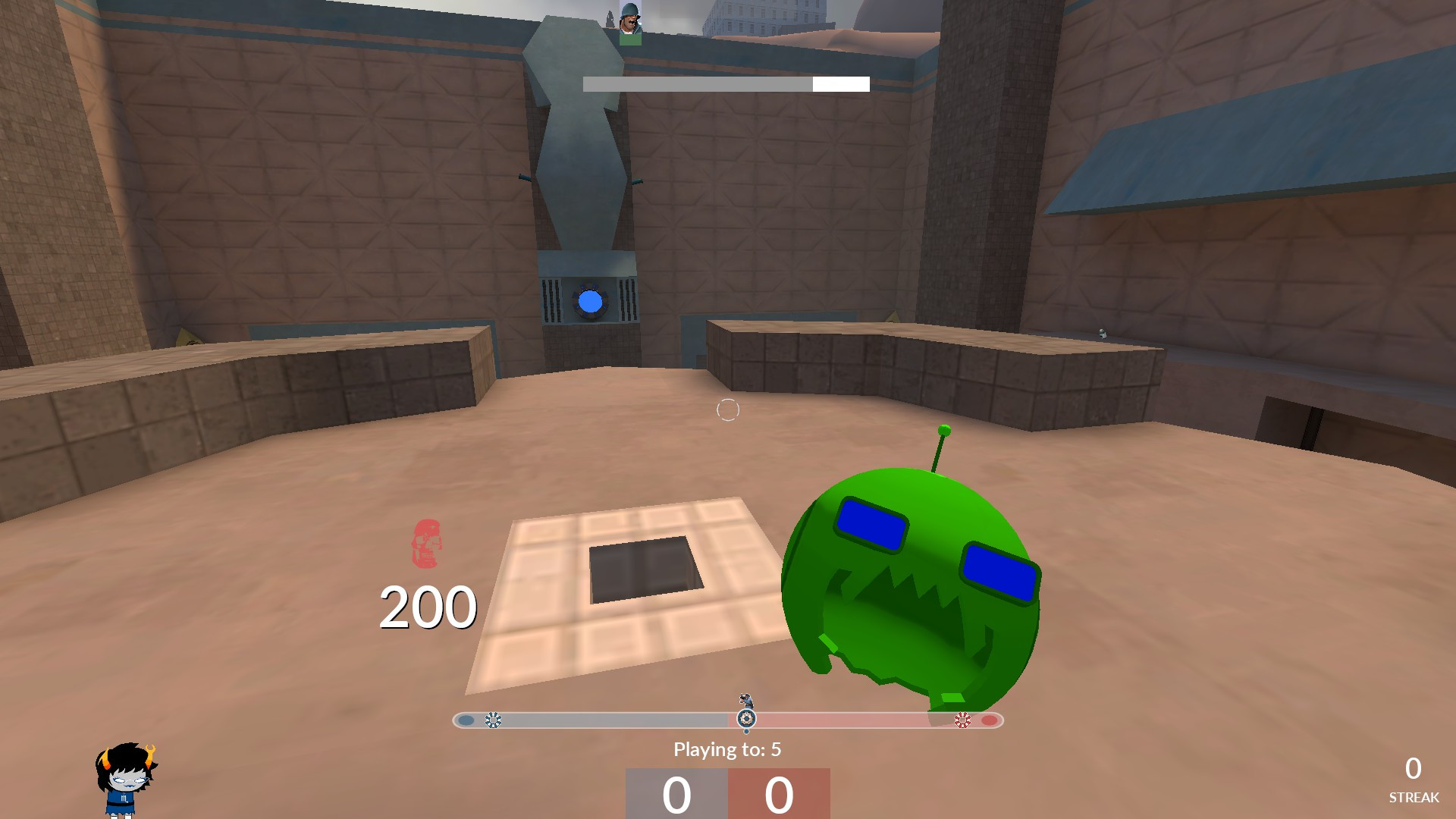Toggle the blue team score display
This screenshot has height=819, width=1456.
677,795
